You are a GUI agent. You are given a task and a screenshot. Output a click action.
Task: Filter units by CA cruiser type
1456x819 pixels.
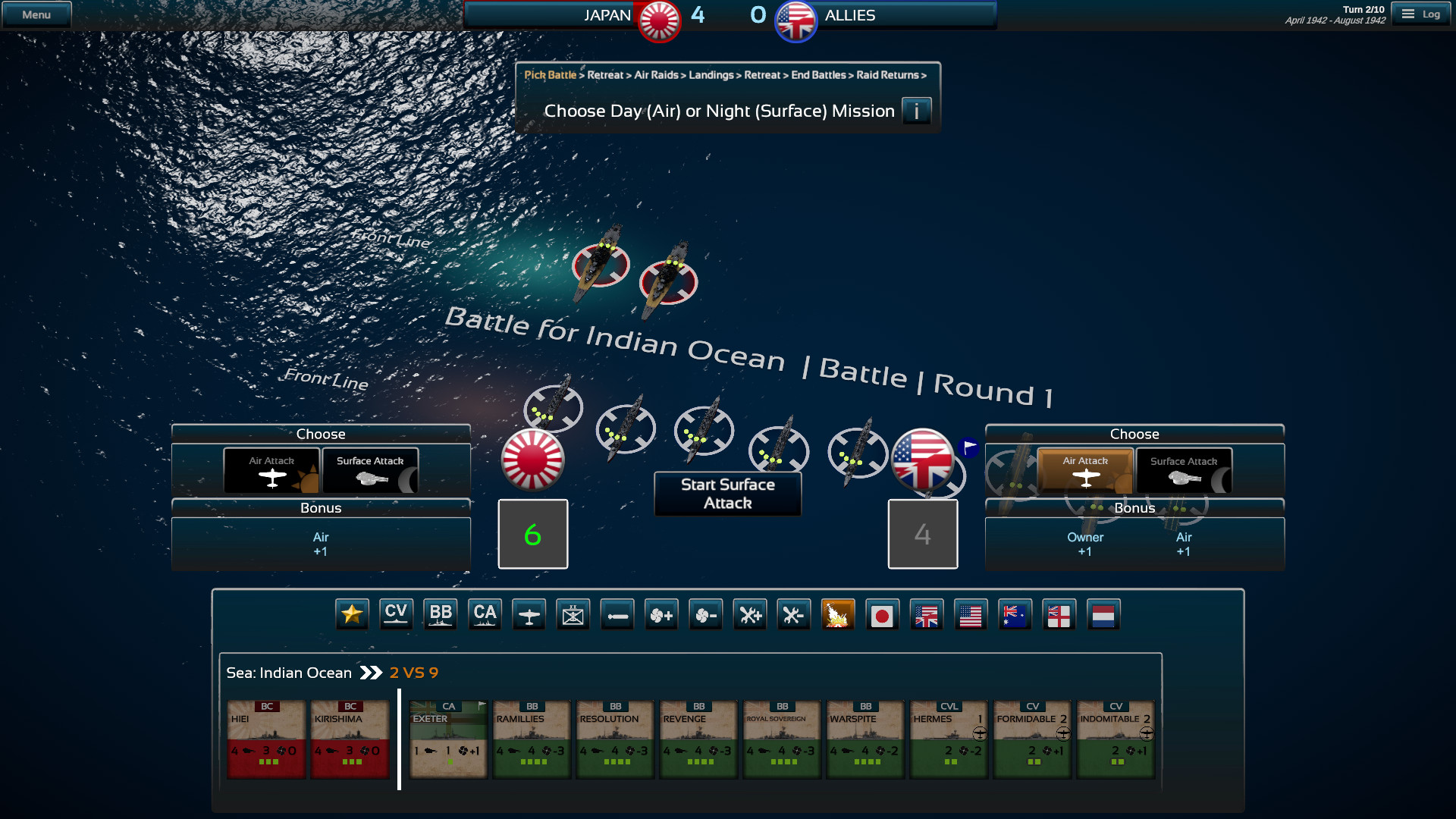coord(485,614)
